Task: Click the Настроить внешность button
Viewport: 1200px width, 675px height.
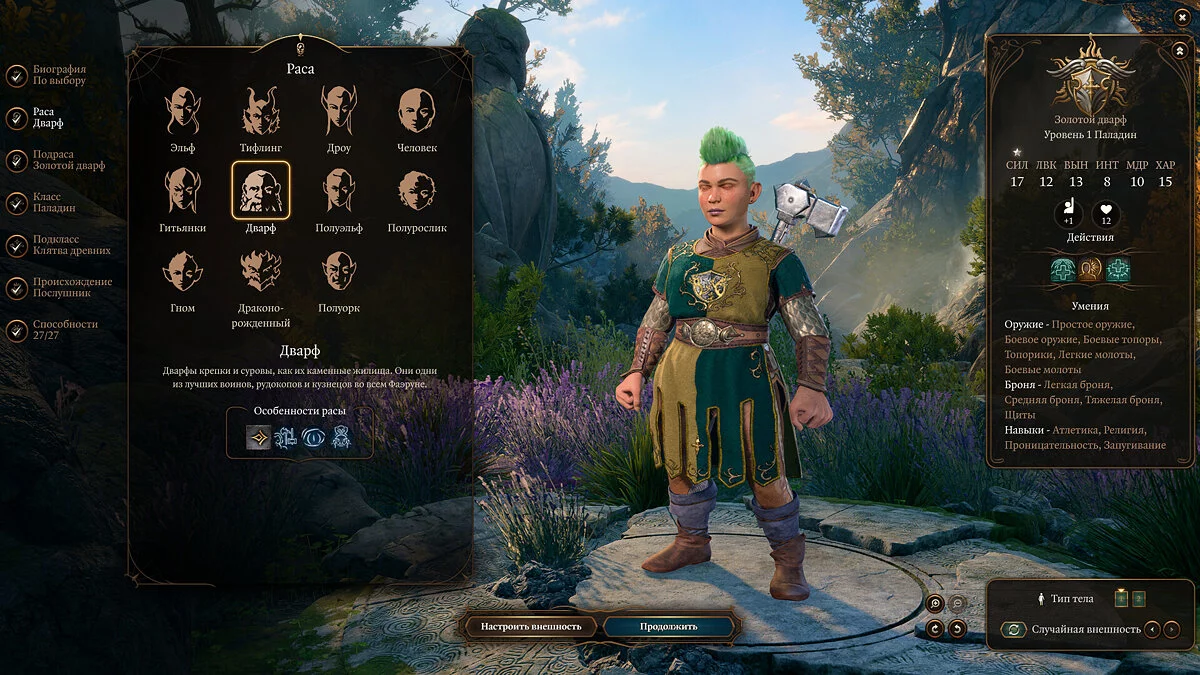Action: 531,627
